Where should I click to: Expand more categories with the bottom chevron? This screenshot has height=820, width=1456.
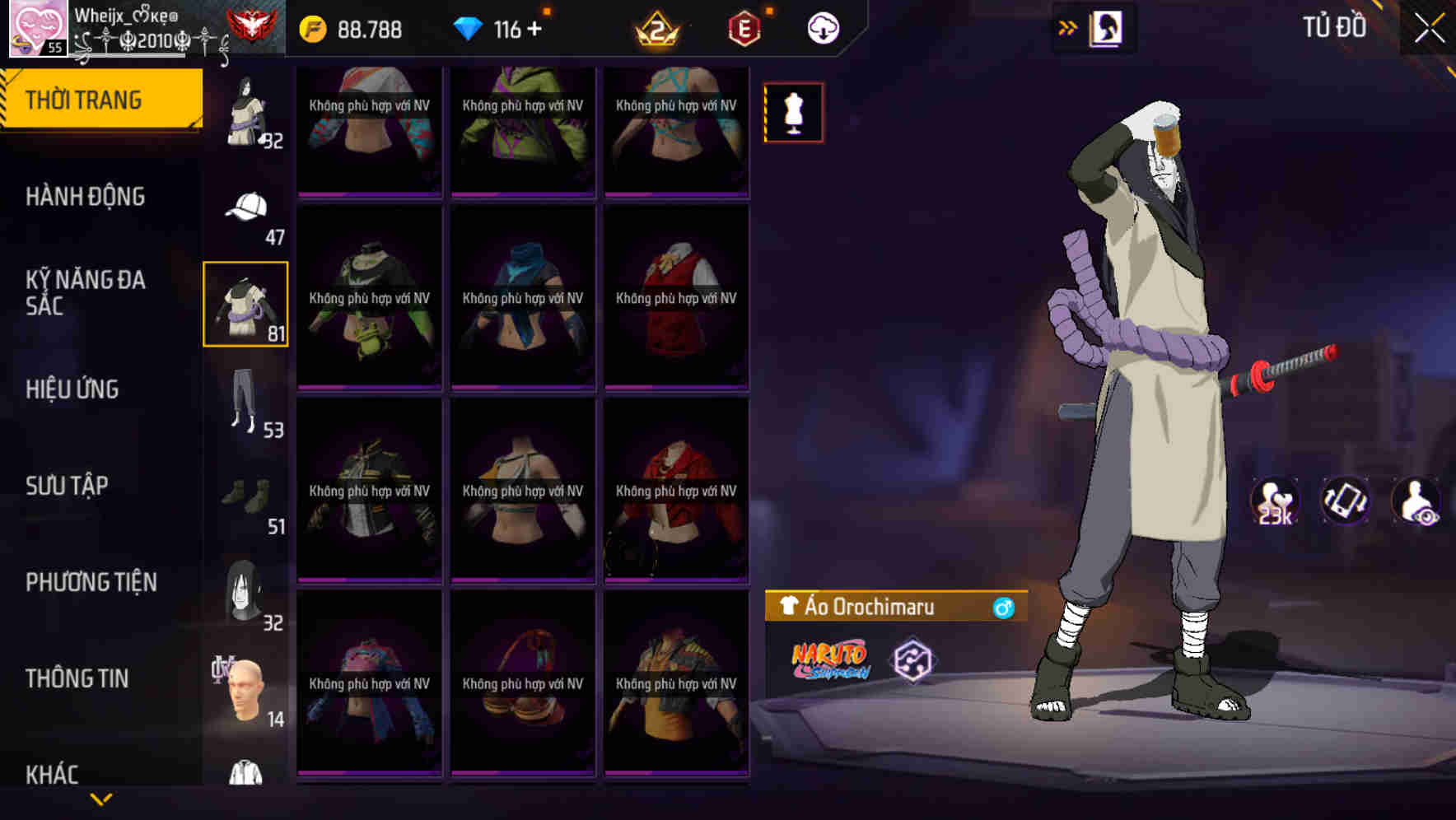click(101, 797)
